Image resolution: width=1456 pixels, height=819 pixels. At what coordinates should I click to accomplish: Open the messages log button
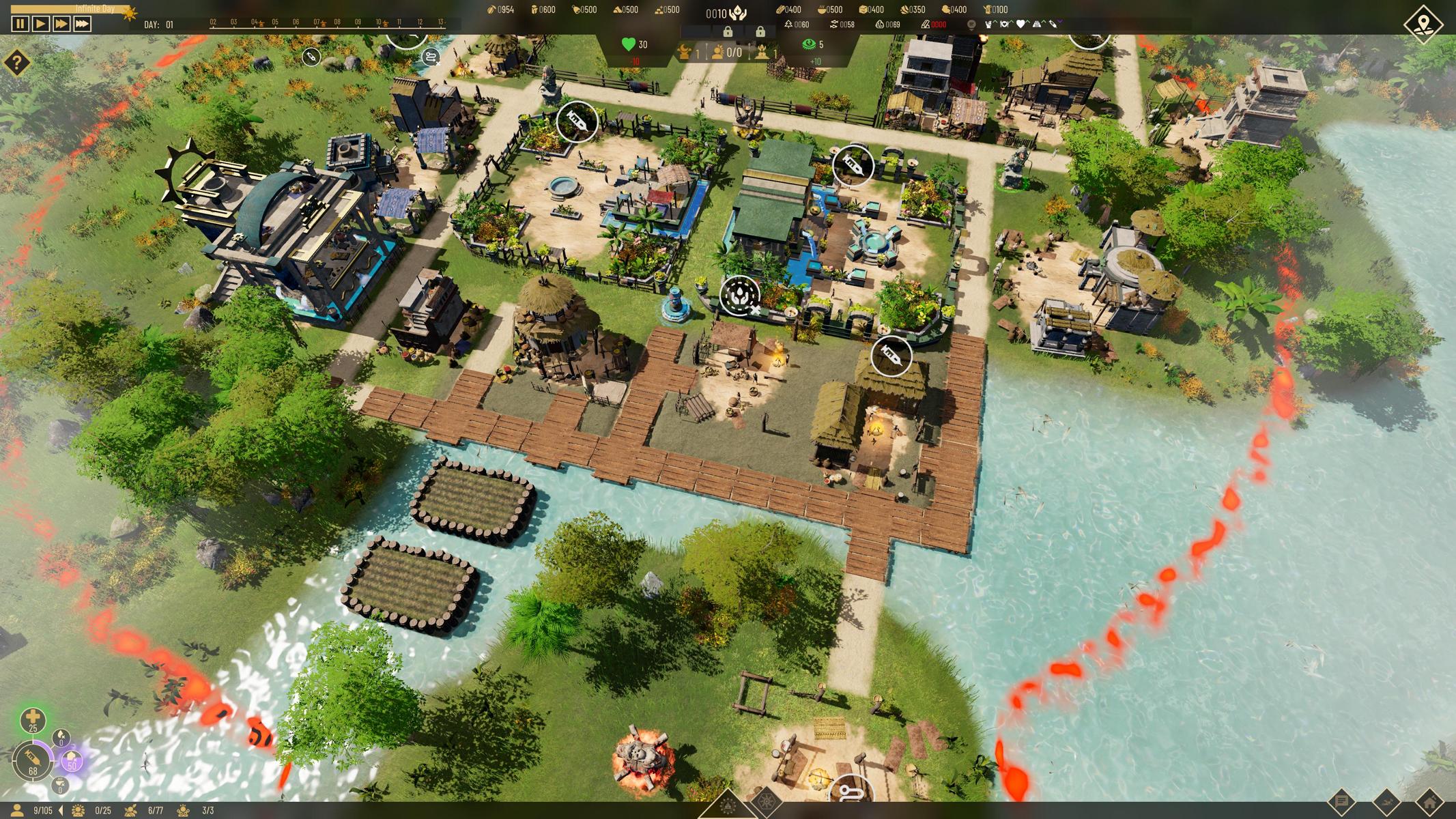pos(1341,802)
